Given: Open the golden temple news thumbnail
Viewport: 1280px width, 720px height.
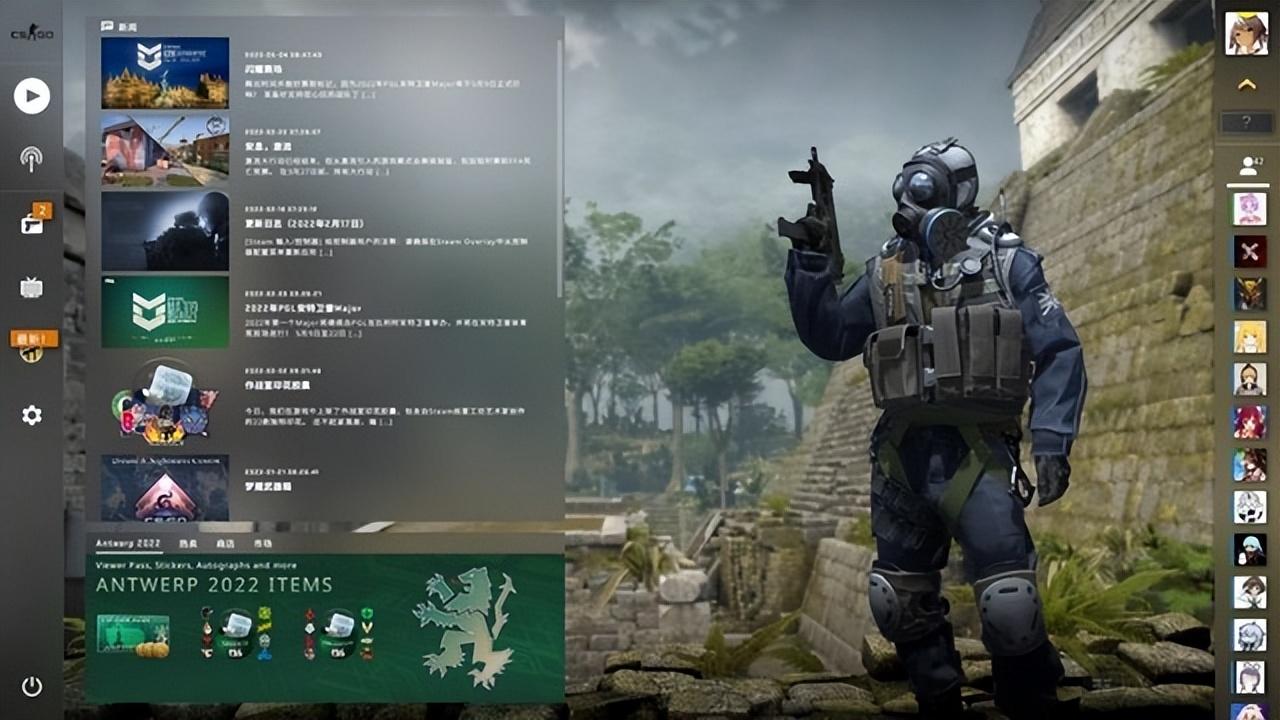Looking at the screenshot, I should [x=165, y=73].
